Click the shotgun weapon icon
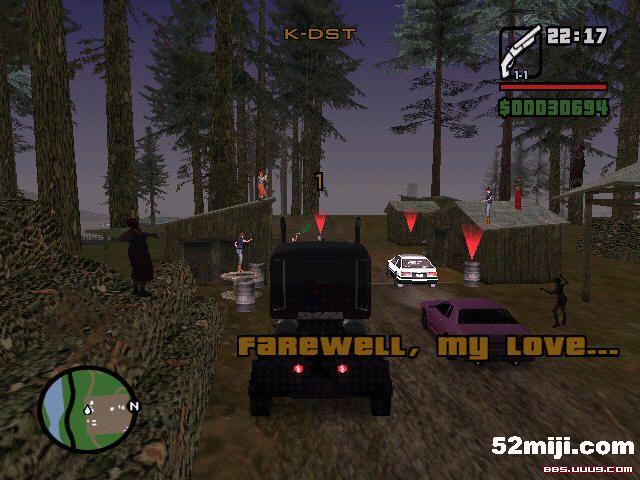 pyautogui.click(x=520, y=49)
